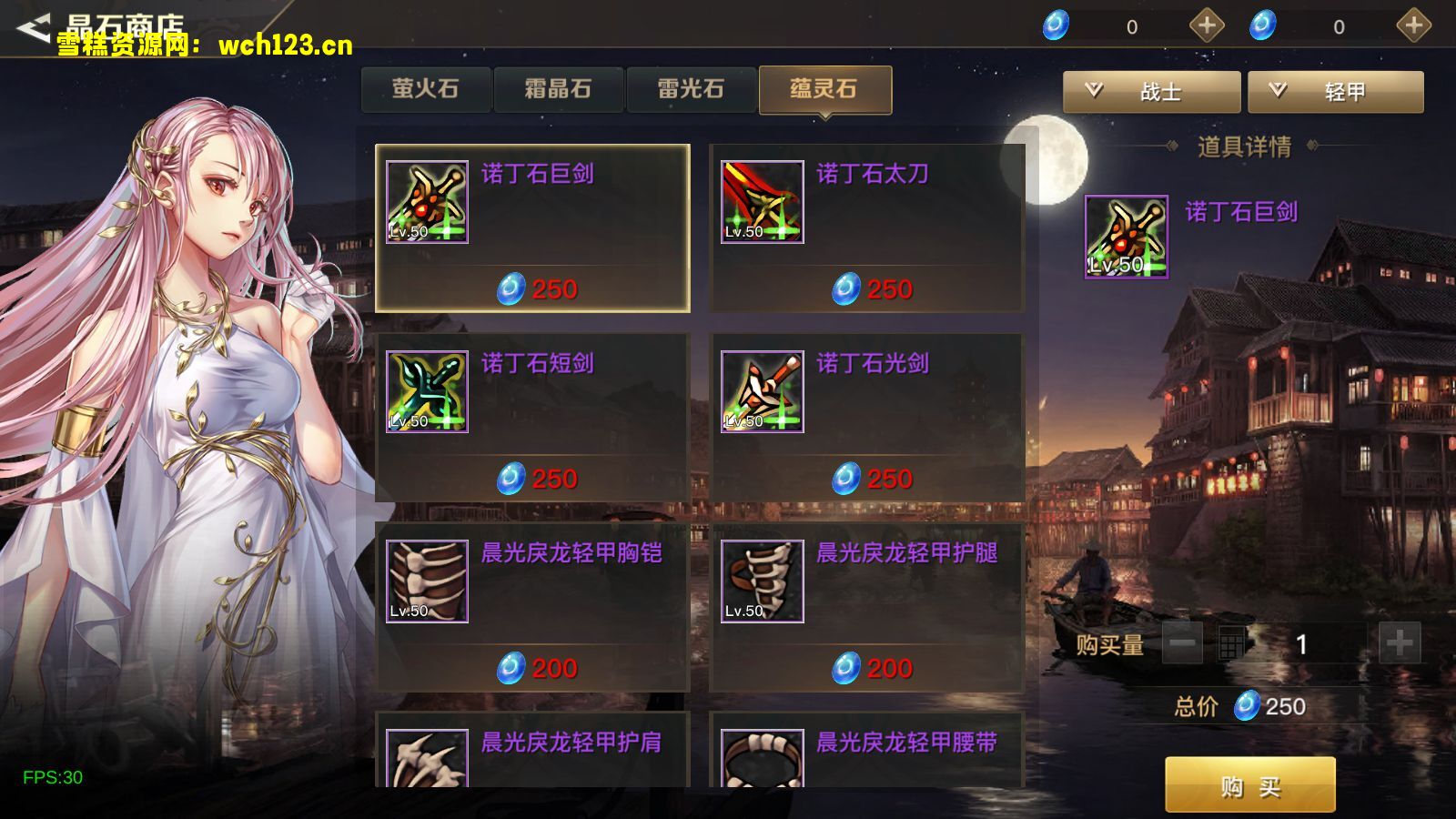Switch to the 霜晶石 tab
Screen dimensions: 1456x819
point(558,88)
